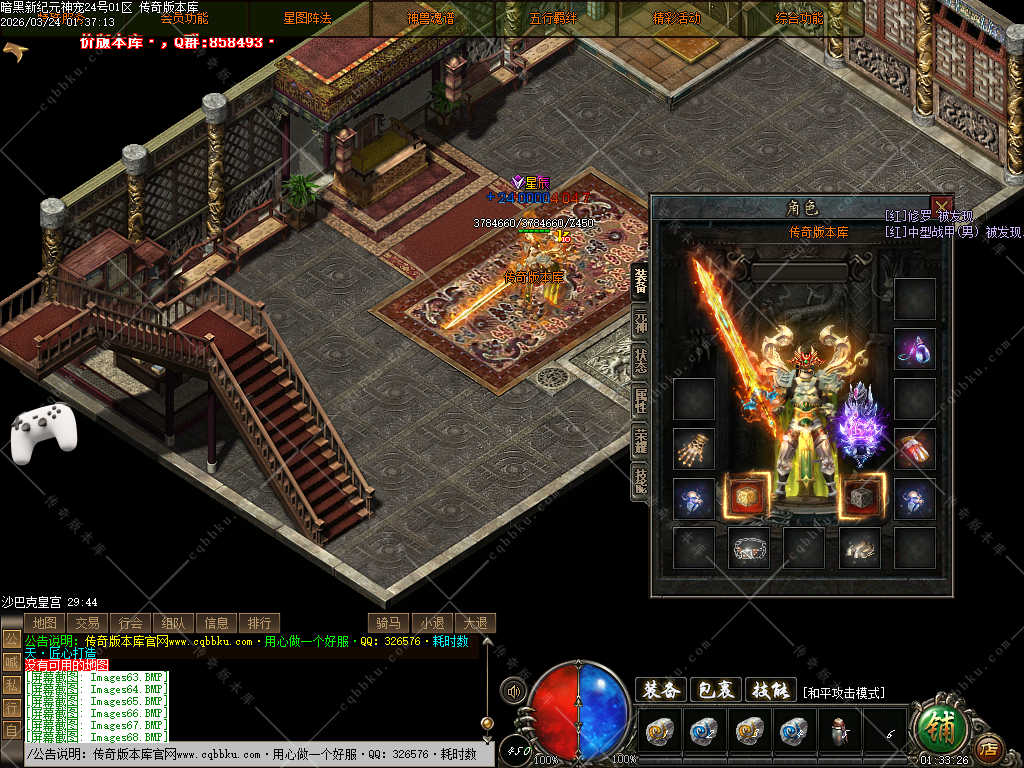This screenshot has width=1024, height=768.
Task: Show the 排行 ranking list
Action: pos(259,623)
